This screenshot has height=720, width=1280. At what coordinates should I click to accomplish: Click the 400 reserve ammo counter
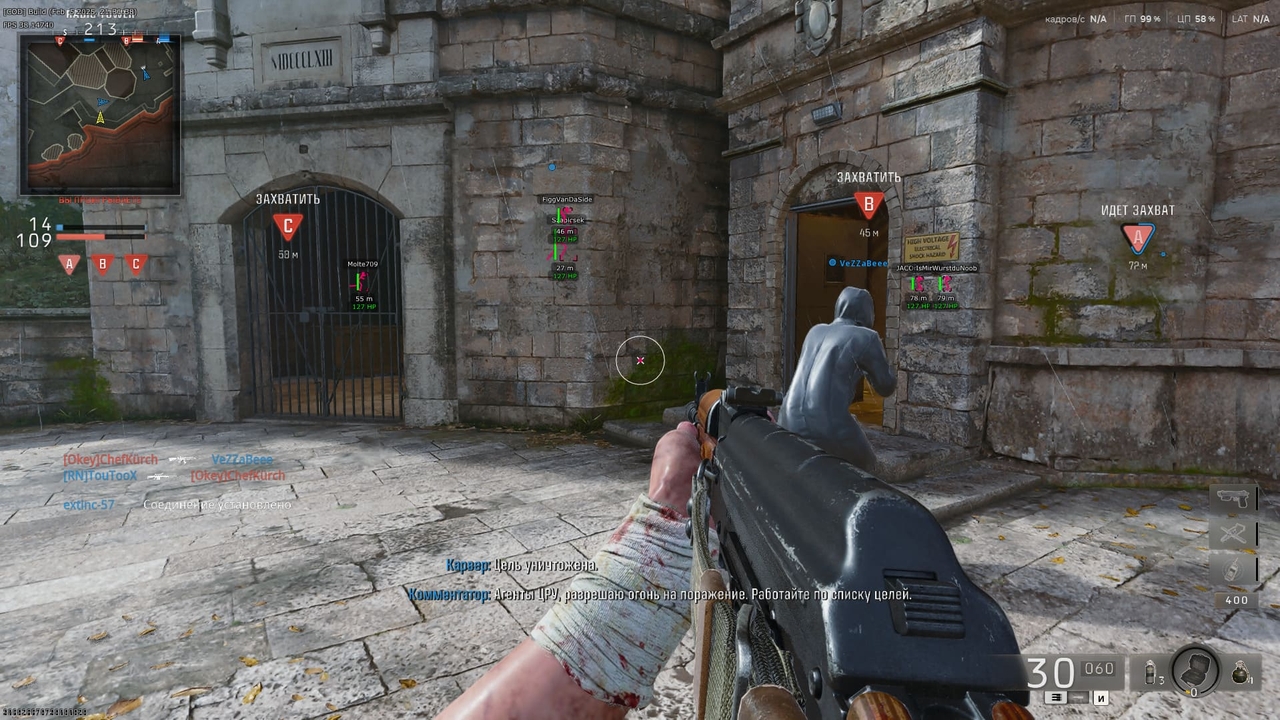(x=1235, y=600)
